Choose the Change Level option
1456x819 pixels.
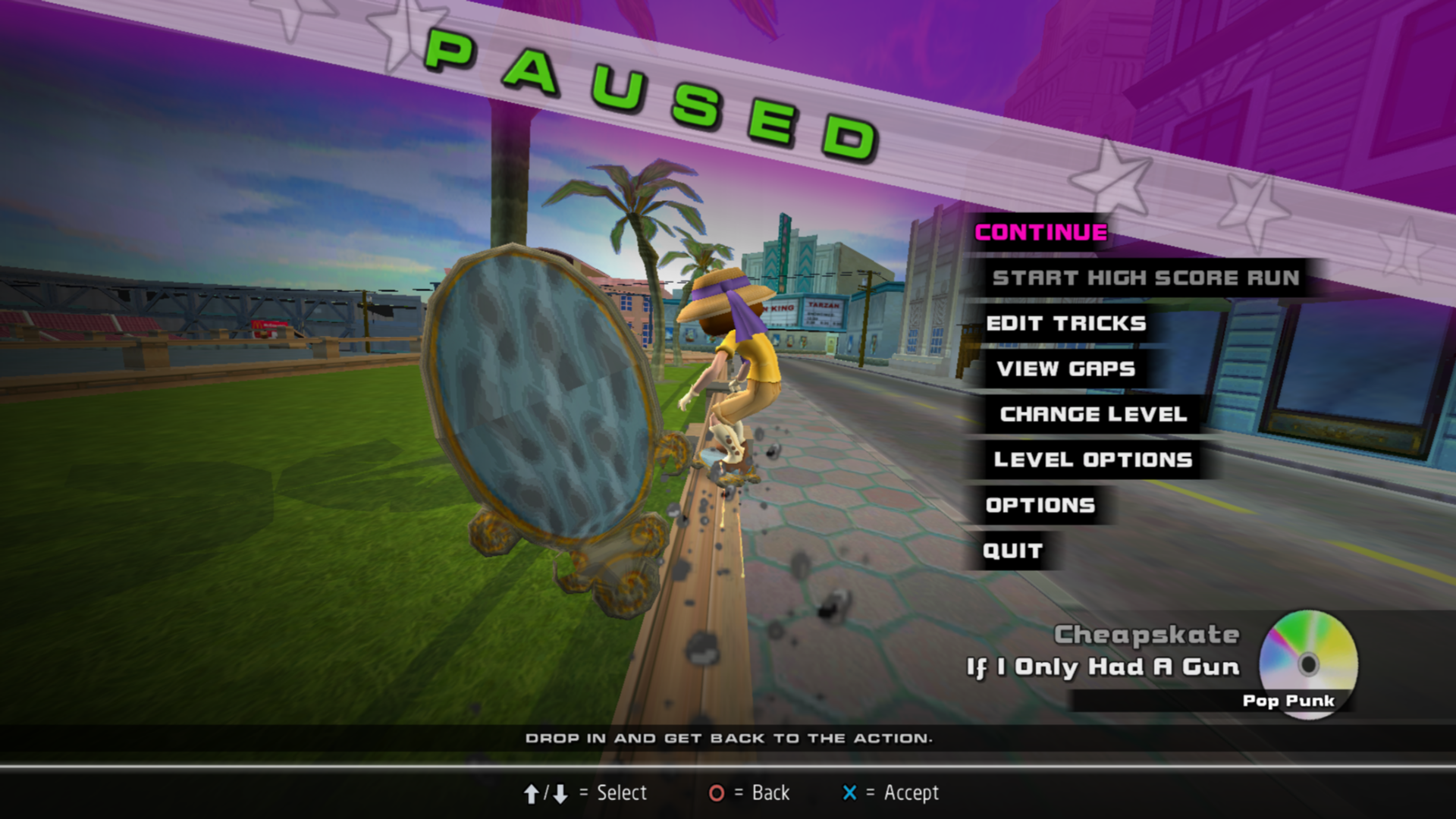1093,415
